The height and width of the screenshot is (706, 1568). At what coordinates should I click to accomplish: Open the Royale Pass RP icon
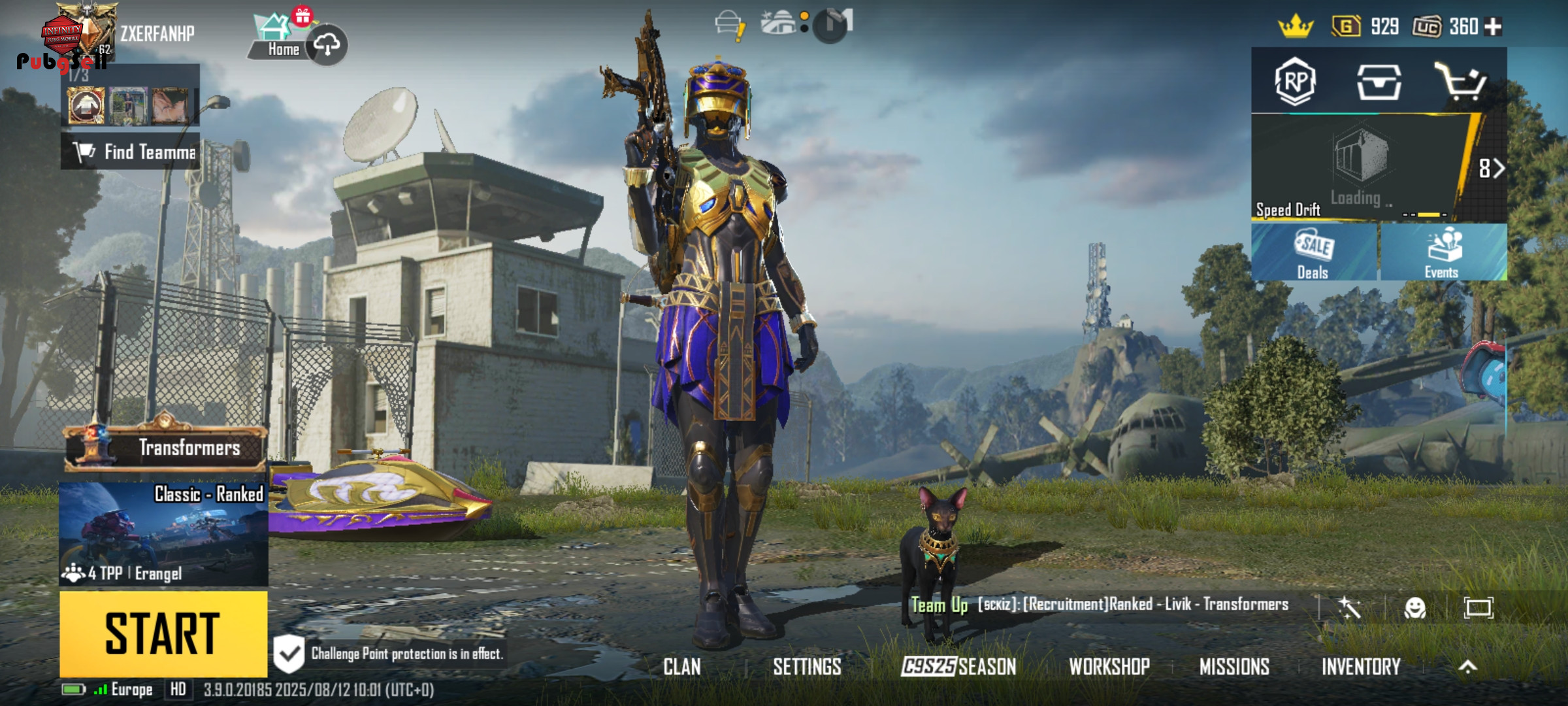coord(1295,82)
